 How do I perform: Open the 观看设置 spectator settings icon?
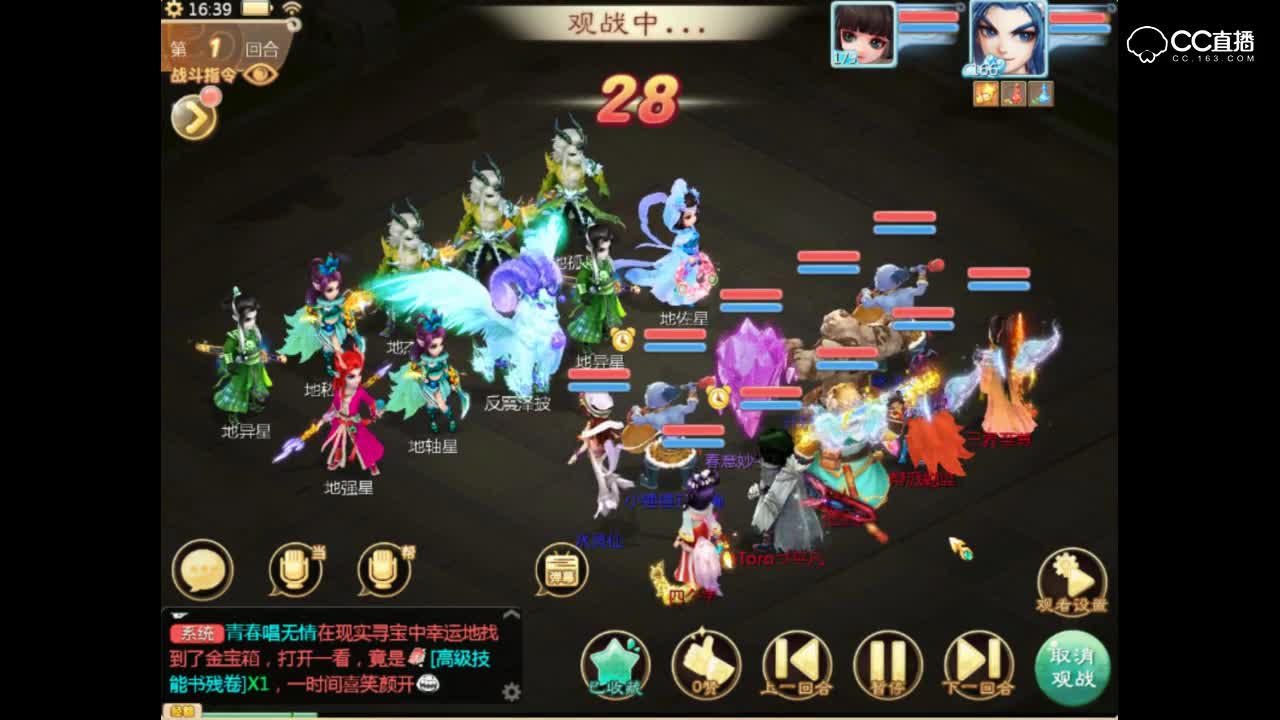tap(1072, 578)
